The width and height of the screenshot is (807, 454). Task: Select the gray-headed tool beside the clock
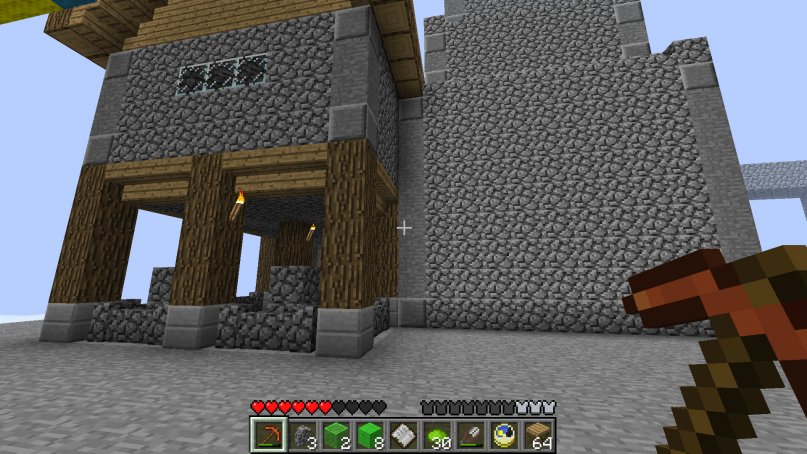[470, 435]
